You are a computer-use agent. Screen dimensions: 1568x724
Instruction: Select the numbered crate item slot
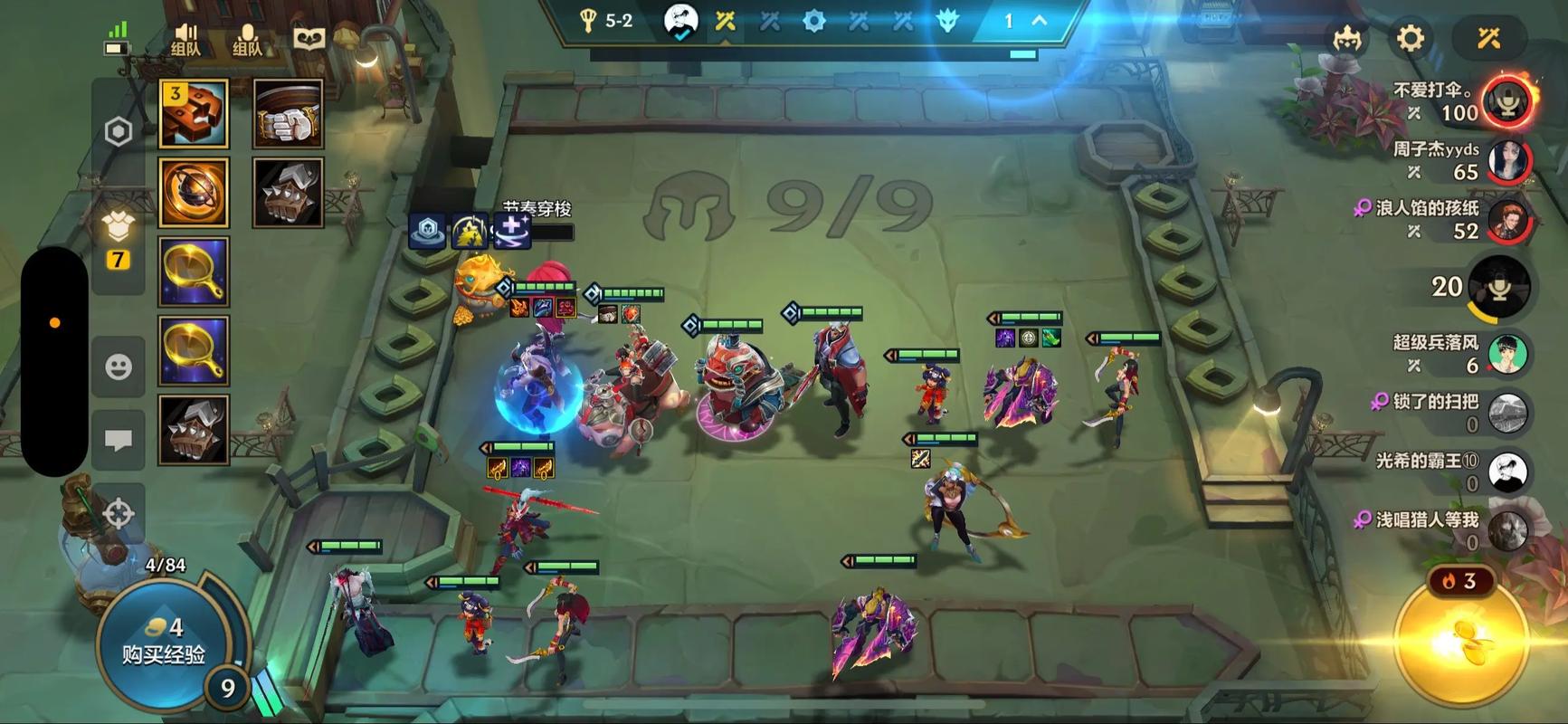[194, 113]
